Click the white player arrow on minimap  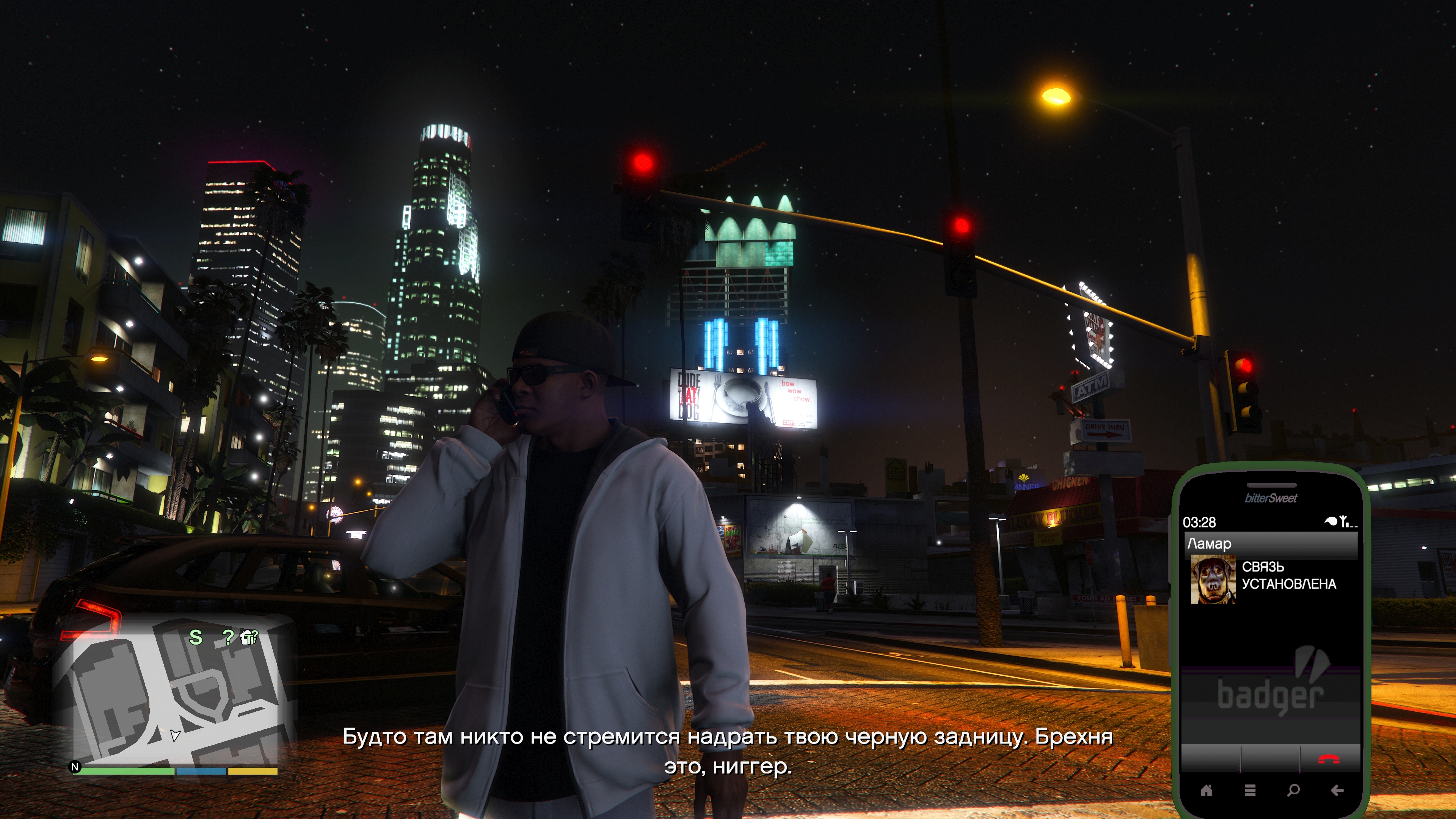pyautogui.click(x=175, y=735)
